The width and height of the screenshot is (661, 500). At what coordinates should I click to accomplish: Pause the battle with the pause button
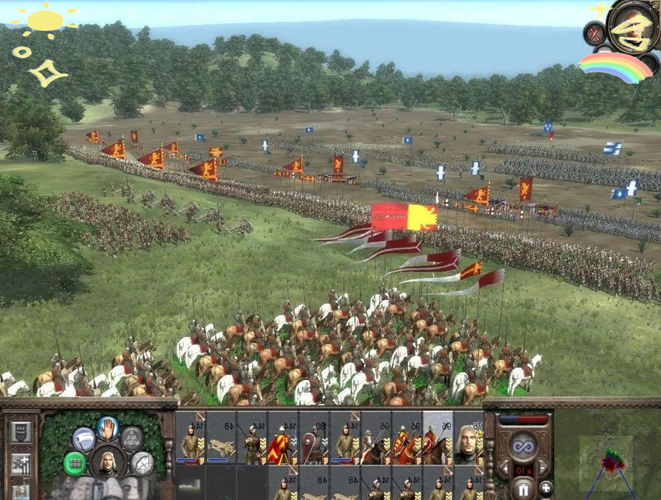click(x=523, y=489)
